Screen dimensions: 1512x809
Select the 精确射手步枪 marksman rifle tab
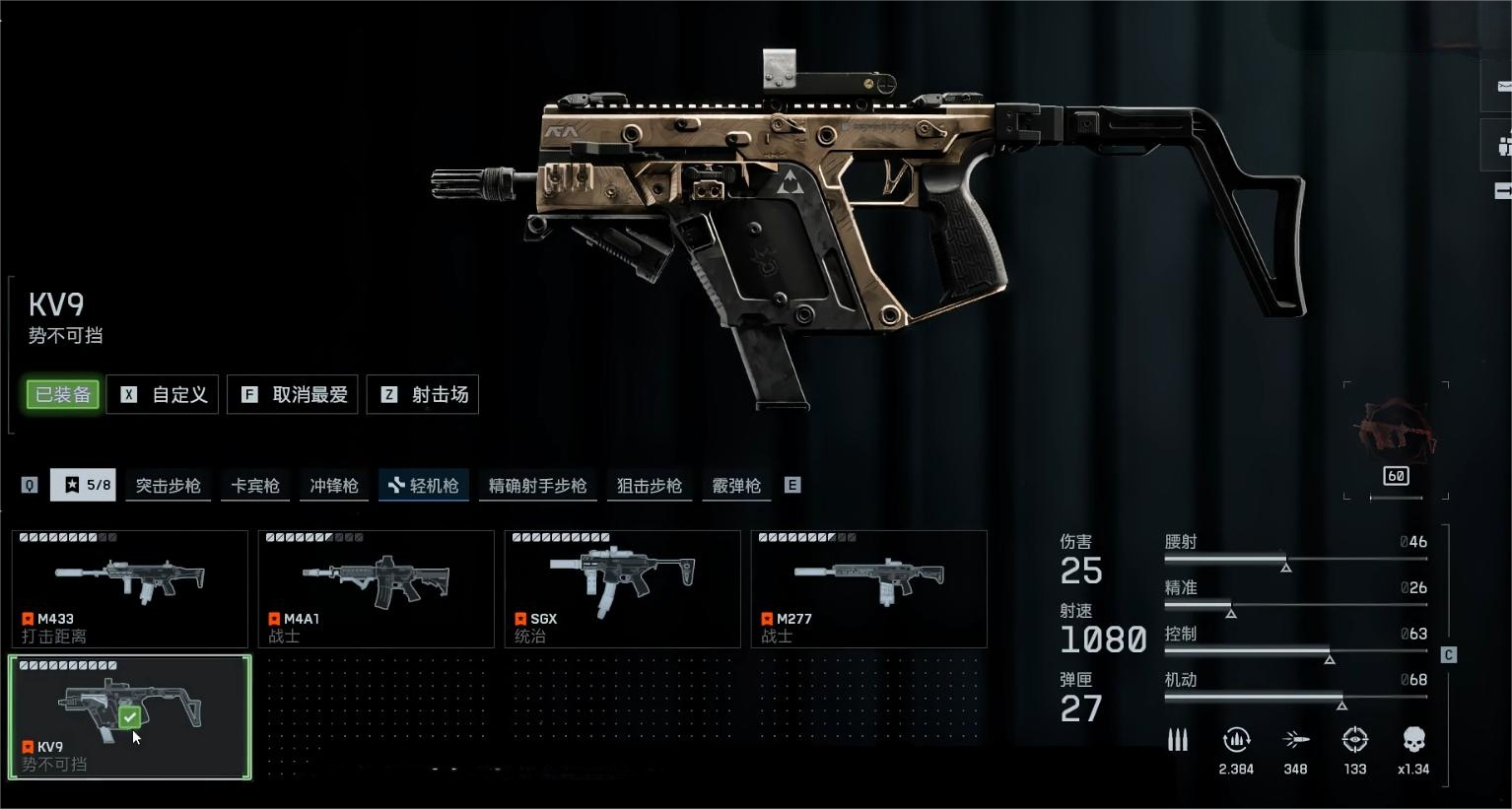click(537, 486)
